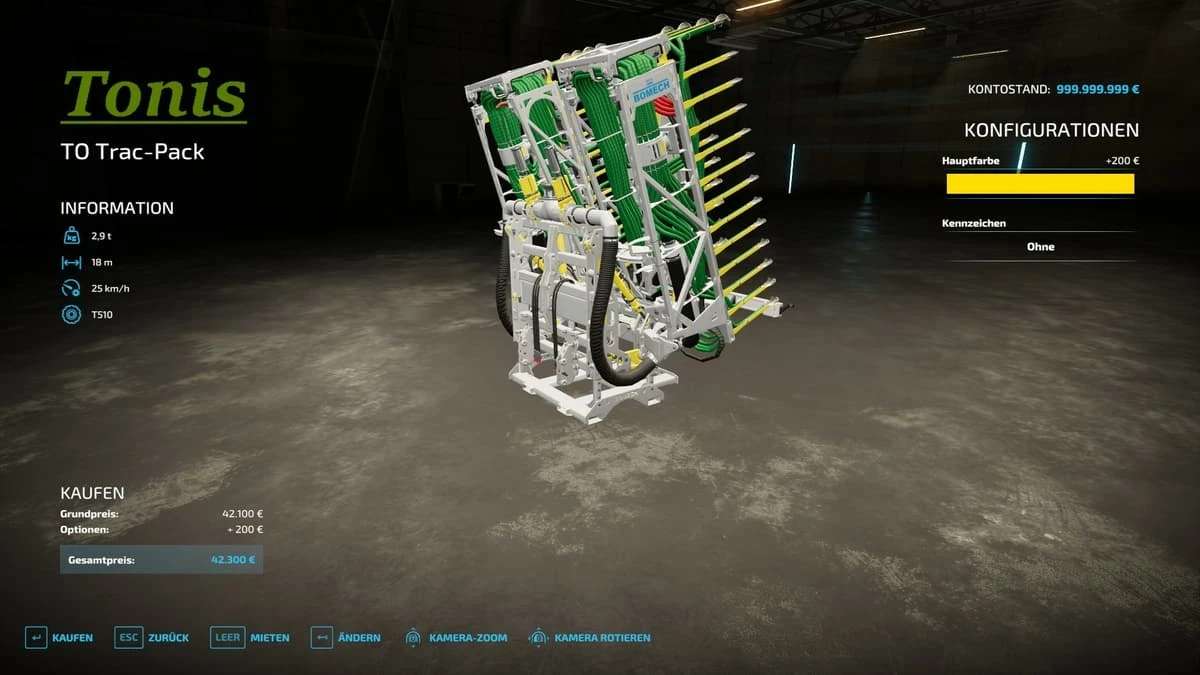The height and width of the screenshot is (675, 1200).
Task: Buy the implement with the KAUFEN button
Action: (x=59, y=638)
